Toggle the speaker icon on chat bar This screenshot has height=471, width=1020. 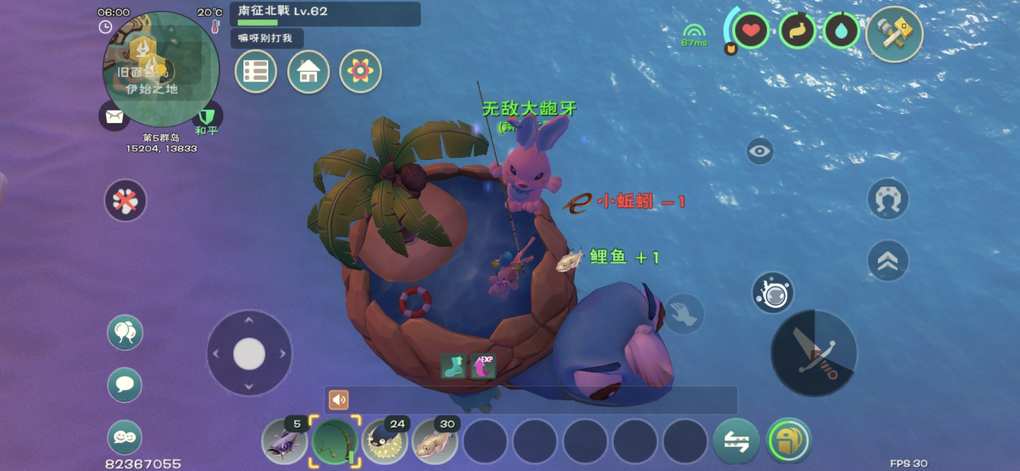coord(339,400)
